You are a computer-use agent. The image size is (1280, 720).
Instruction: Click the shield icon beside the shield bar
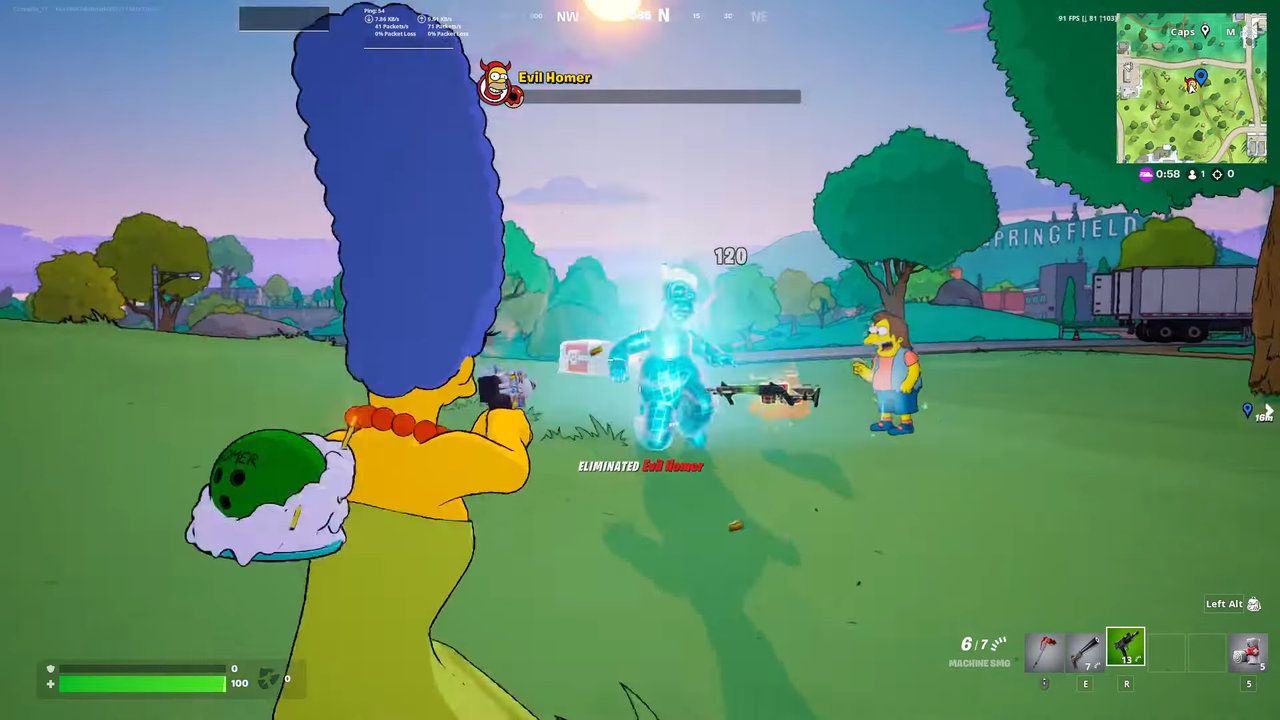pyautogui.click(x=50, y=668)
